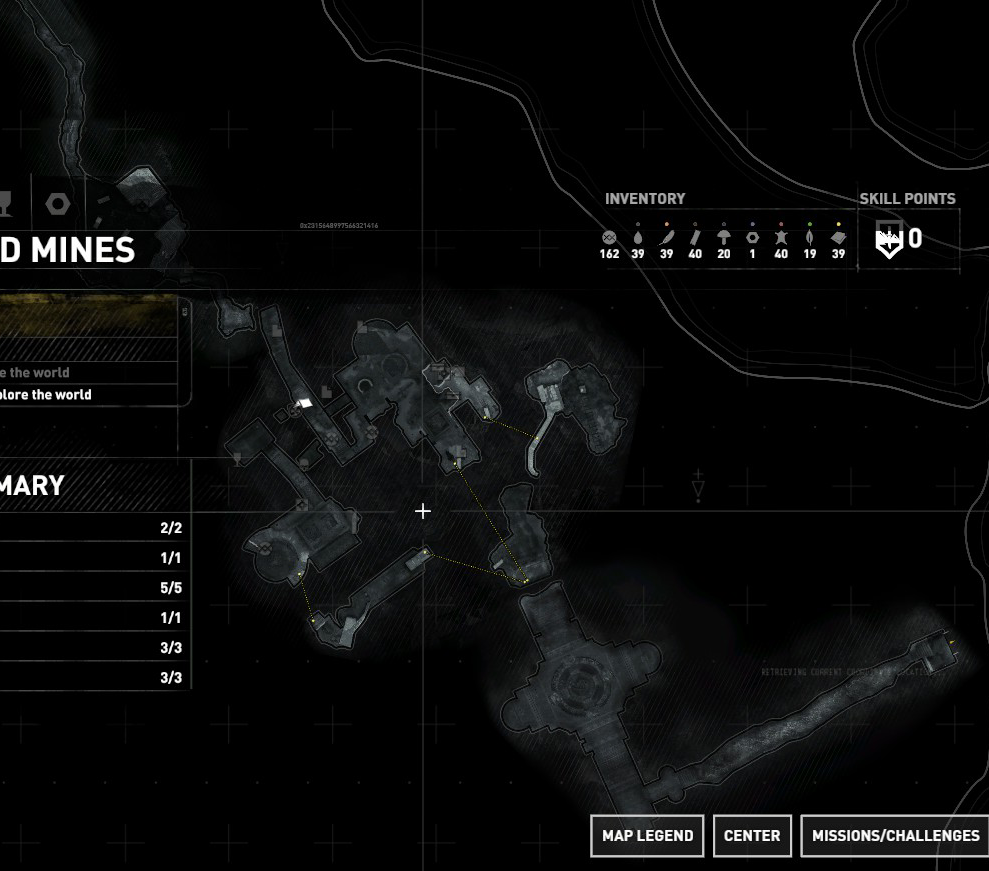Open the Map Legend
Screen dimensions: 989x871
click(647, 836)
